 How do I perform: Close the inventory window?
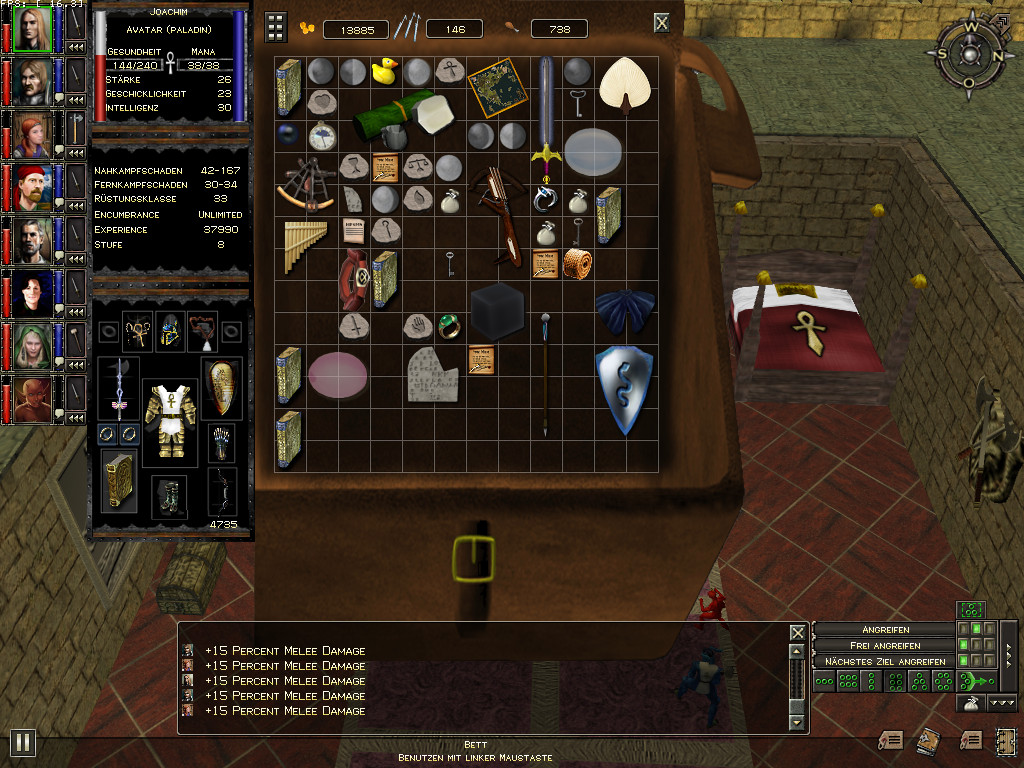click(x=662, y=23)
